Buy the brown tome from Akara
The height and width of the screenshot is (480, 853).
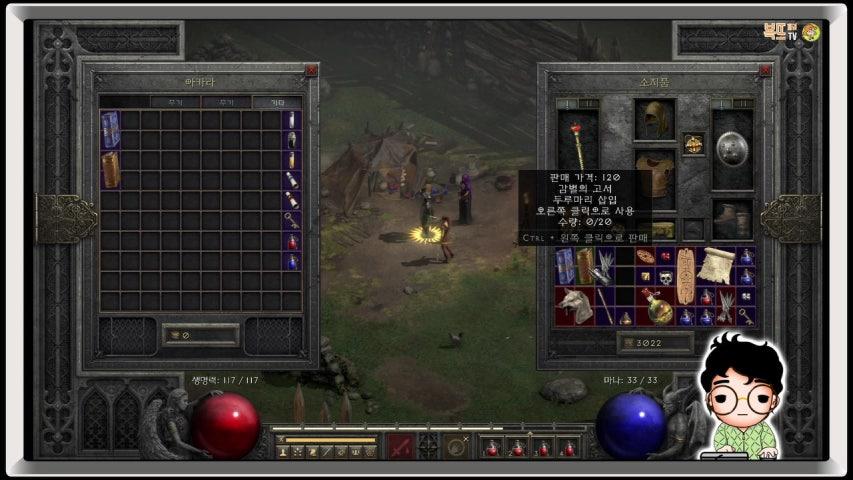pyautogui.click(x=110, y=169)
